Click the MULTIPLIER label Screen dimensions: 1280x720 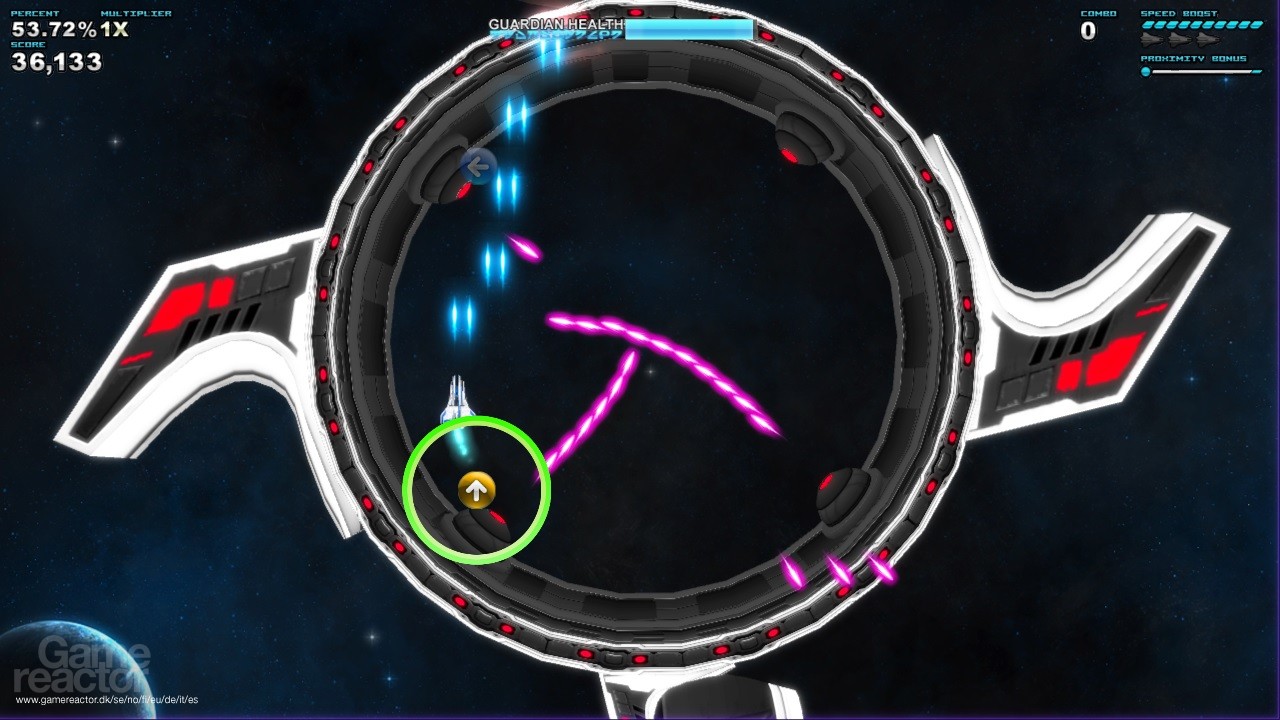pos(135,12)
